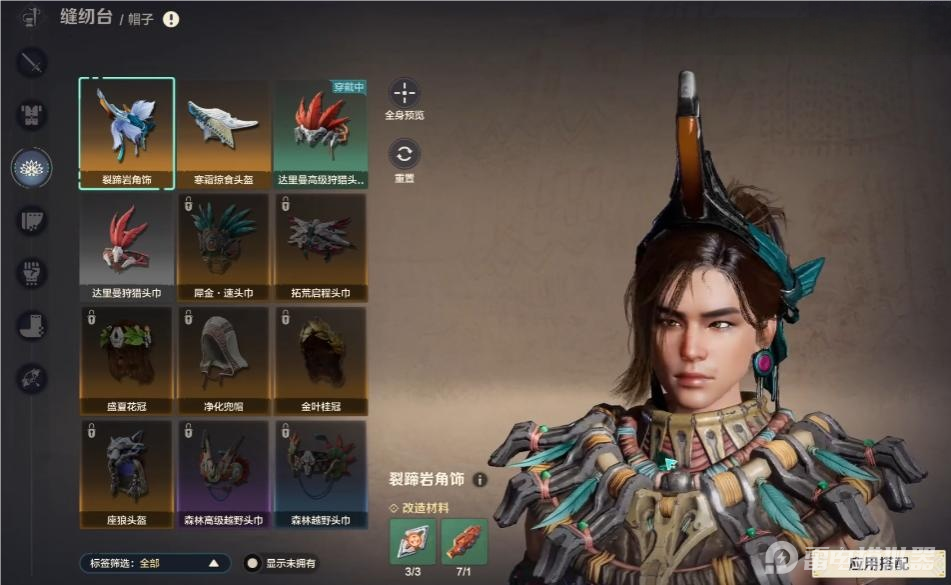Screen dimensions: 951x585
Task: Select the 盛夏花冠 flower crown
Action: [127, 359]
